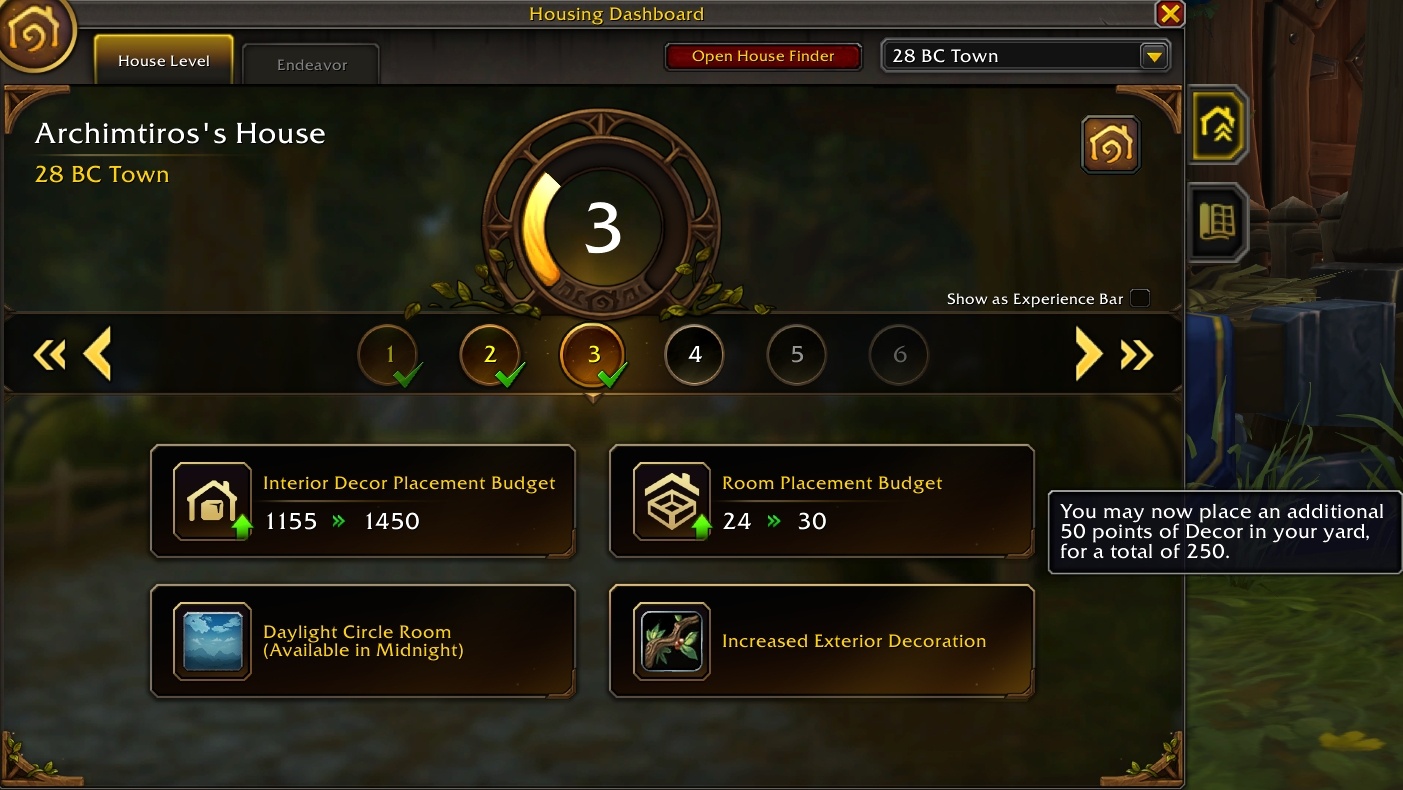Viewport: 1403px width, 790px height.
Task: Go to the next level with single right arrow
Action: tap(1087, 354)
